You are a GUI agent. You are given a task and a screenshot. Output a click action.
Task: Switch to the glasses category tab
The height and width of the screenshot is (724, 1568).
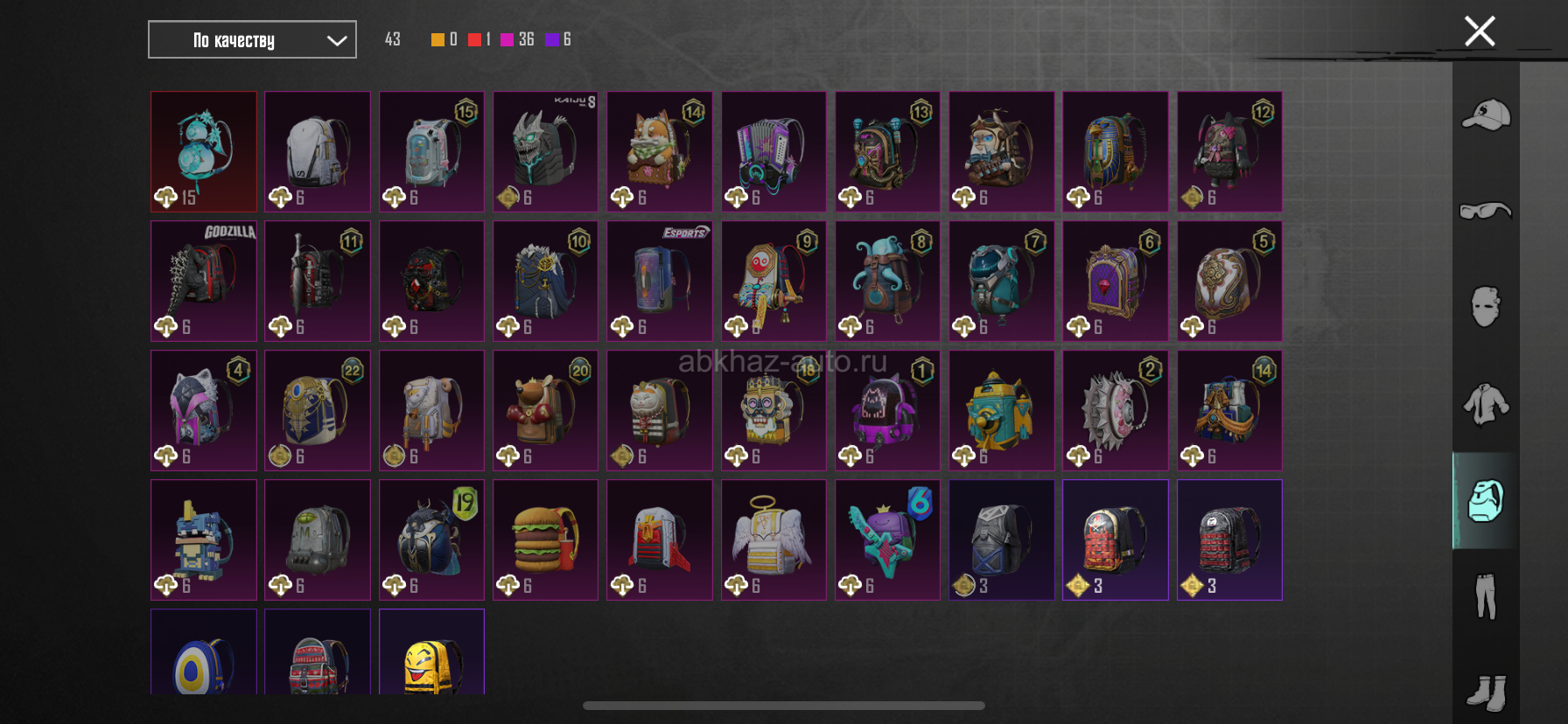pyautogui.click(x=1486, y=211)
